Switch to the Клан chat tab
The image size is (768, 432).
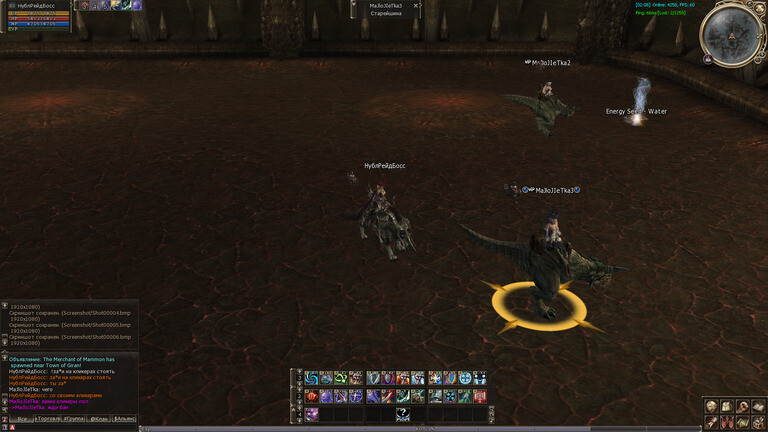(x=99, y=418)
